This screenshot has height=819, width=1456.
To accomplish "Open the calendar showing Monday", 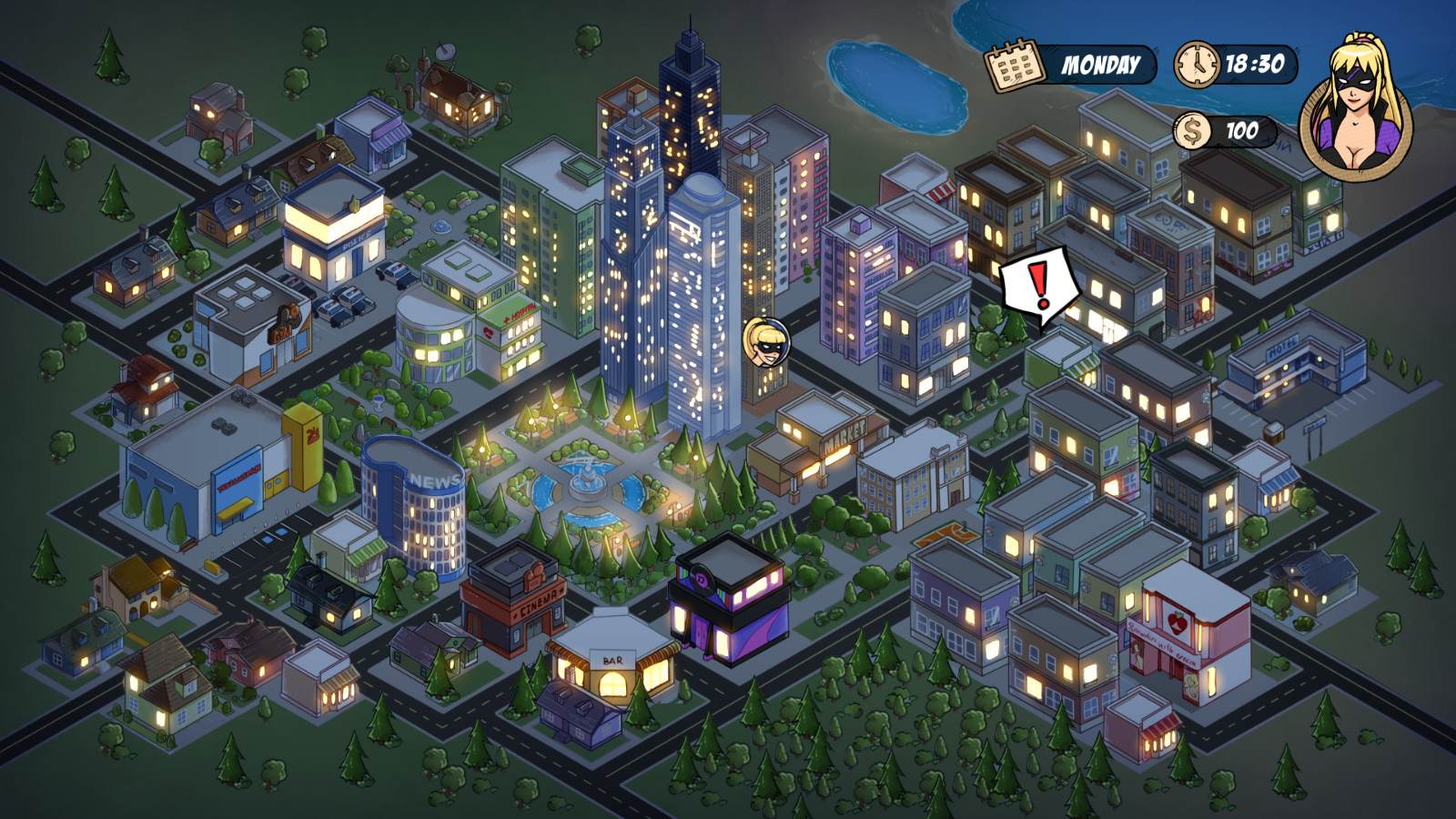I will (x=1016, y=63).
